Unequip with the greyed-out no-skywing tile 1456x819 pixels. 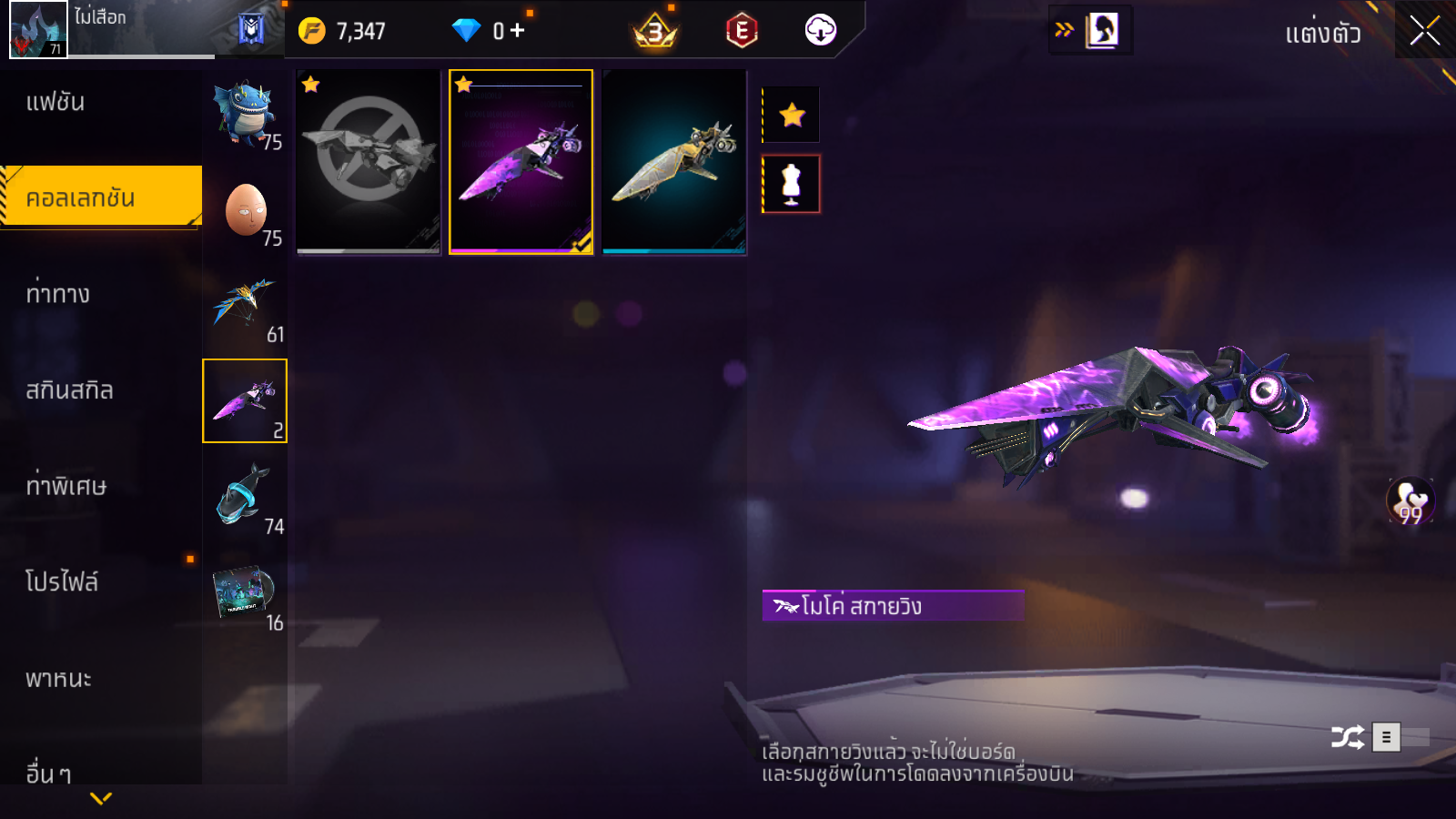tap(369, 162)
